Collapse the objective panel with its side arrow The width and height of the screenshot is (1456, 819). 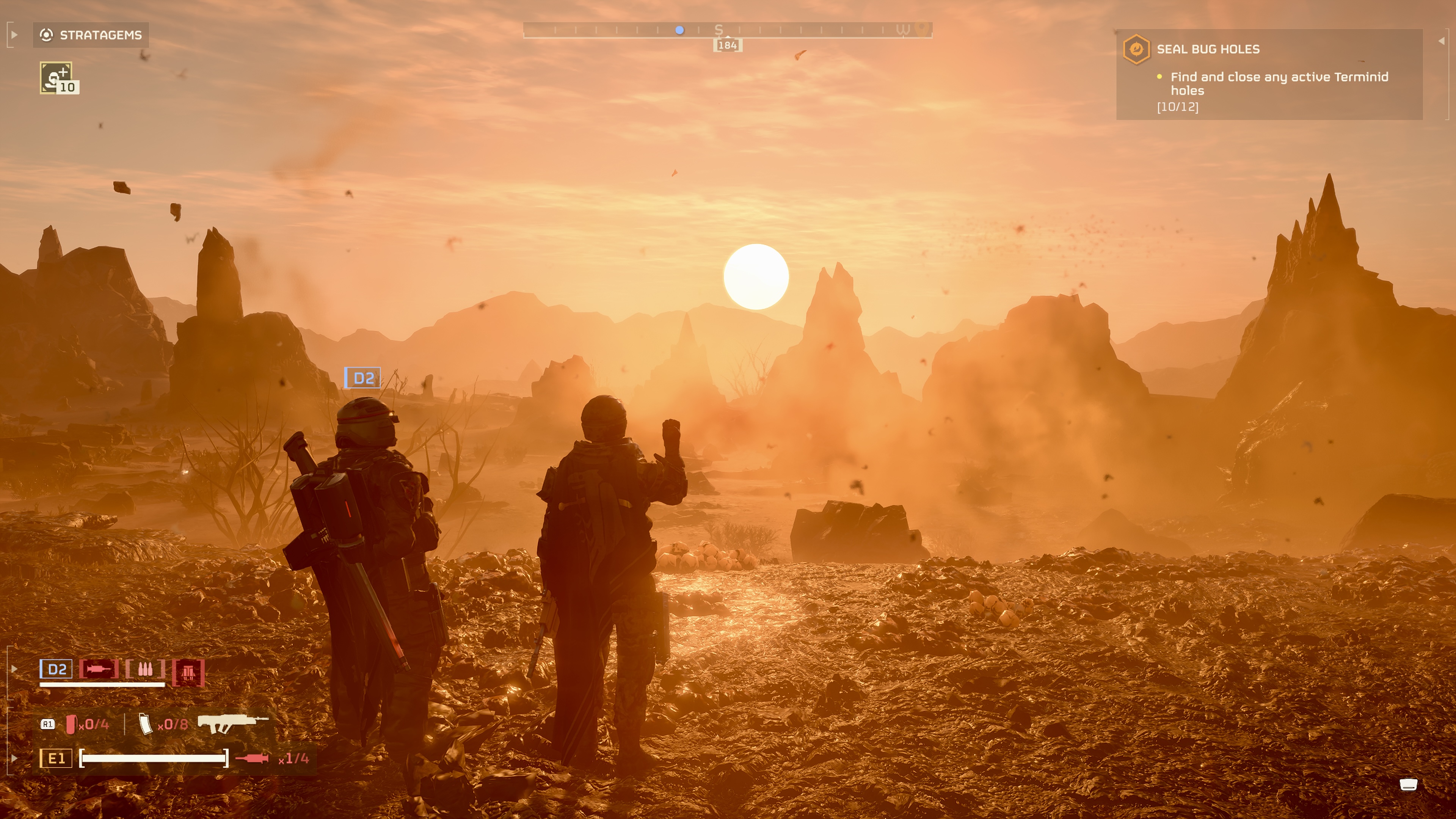1441,41
